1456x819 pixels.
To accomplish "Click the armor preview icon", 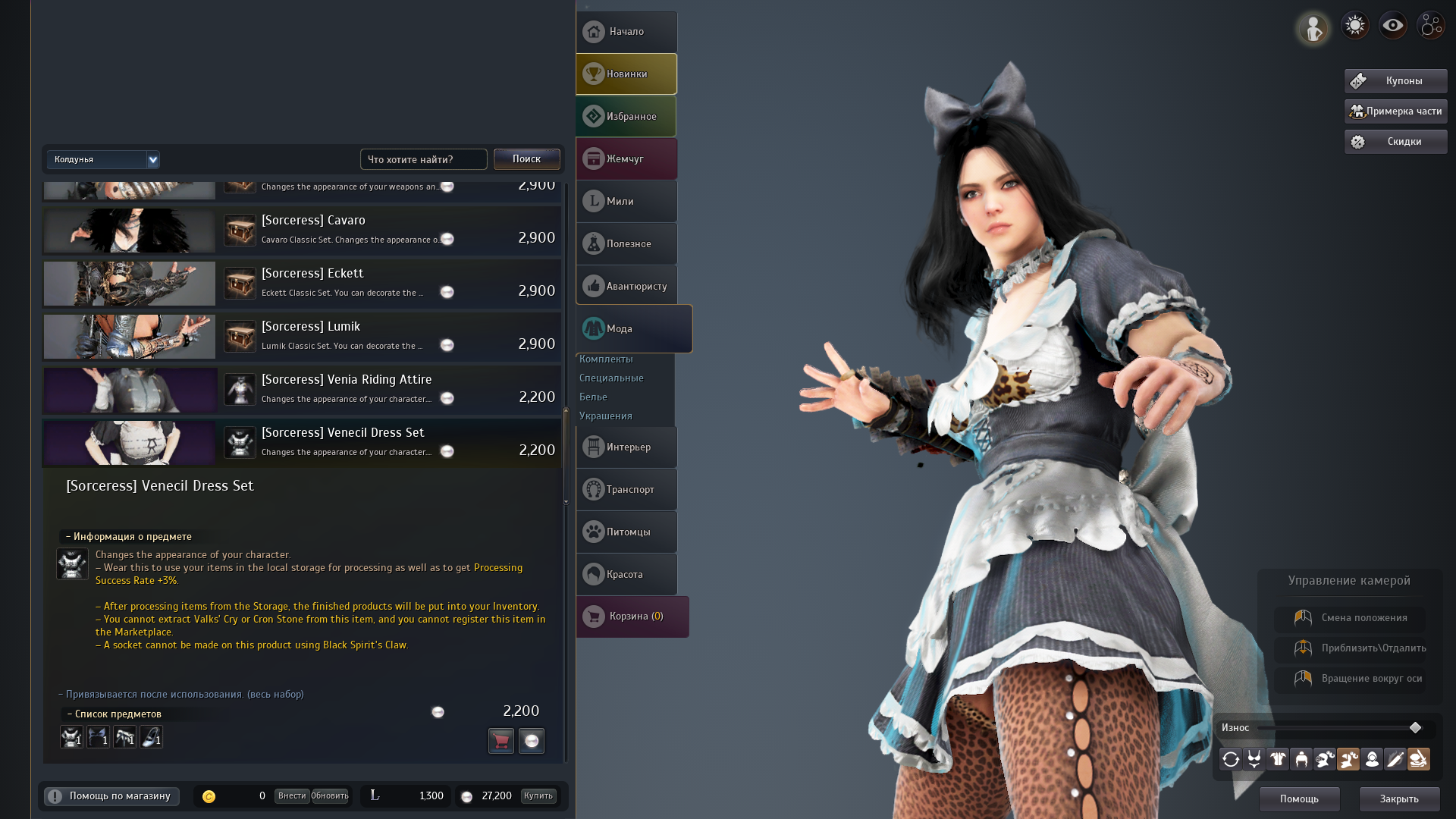I will click(x=1277, y=759).
